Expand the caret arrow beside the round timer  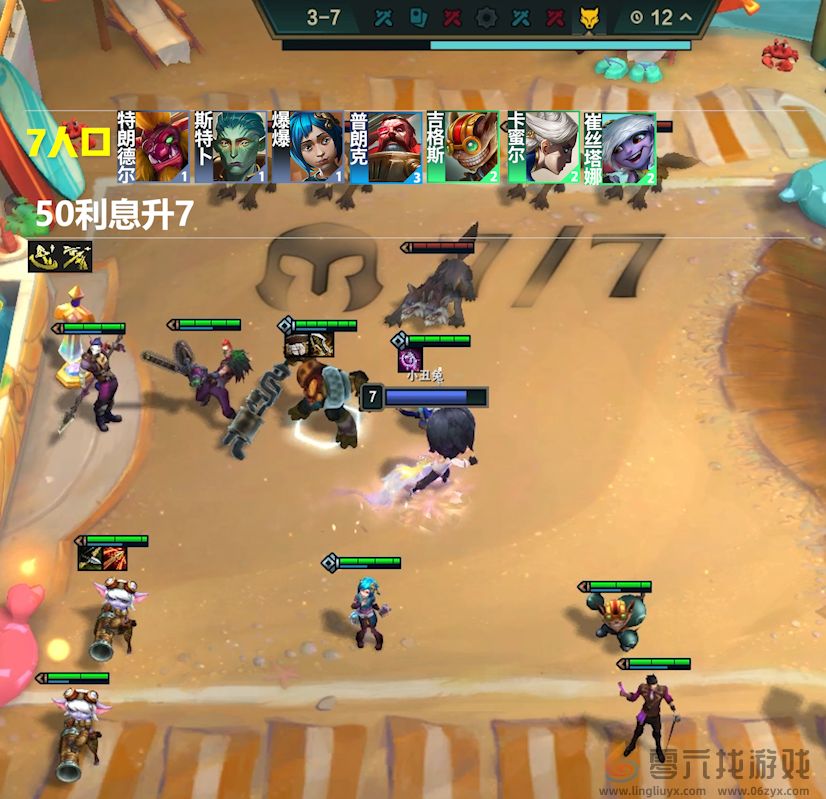point(685,17)
